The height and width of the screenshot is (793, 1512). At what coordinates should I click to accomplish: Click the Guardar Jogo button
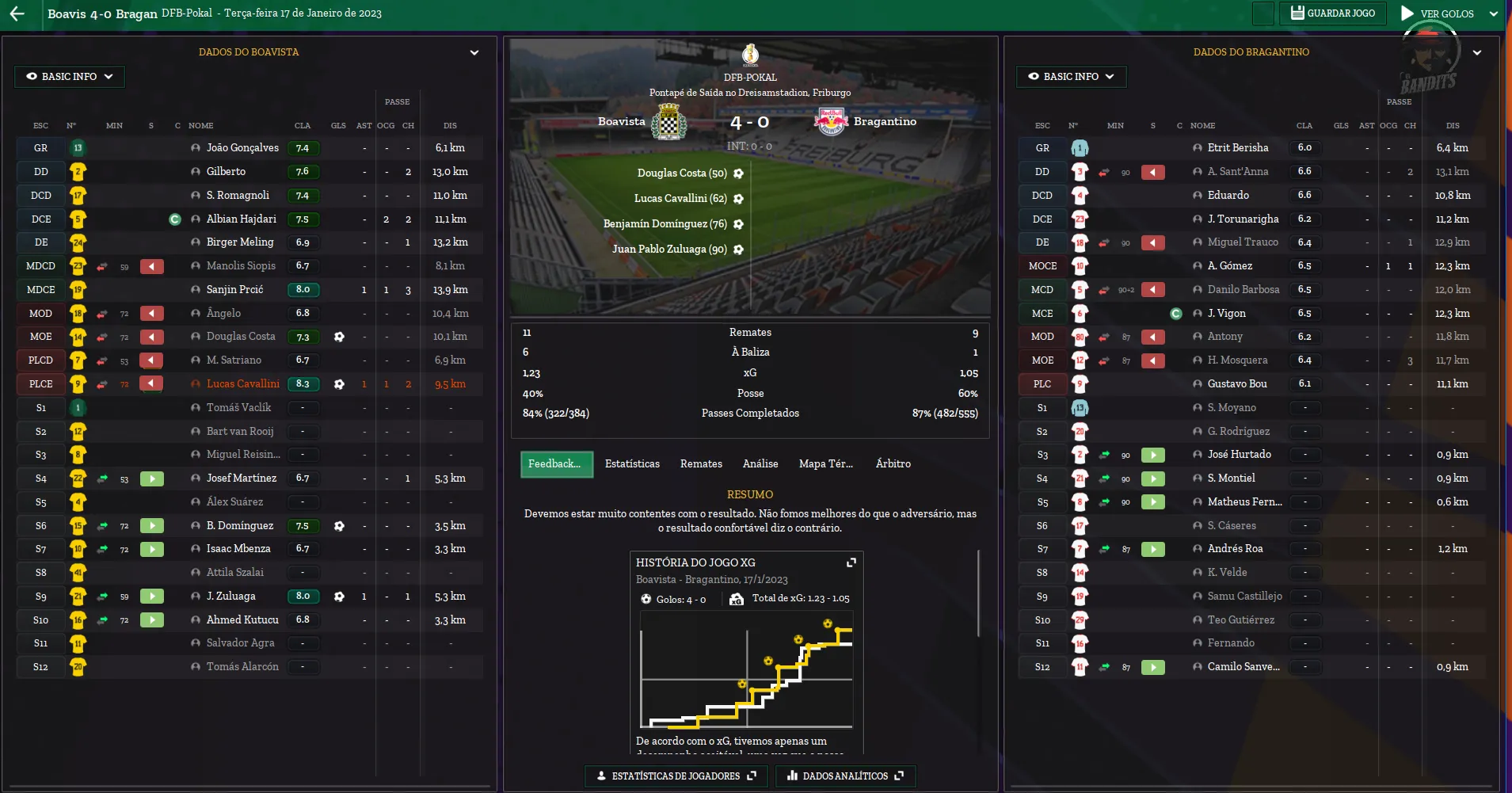coord(1333,13)
